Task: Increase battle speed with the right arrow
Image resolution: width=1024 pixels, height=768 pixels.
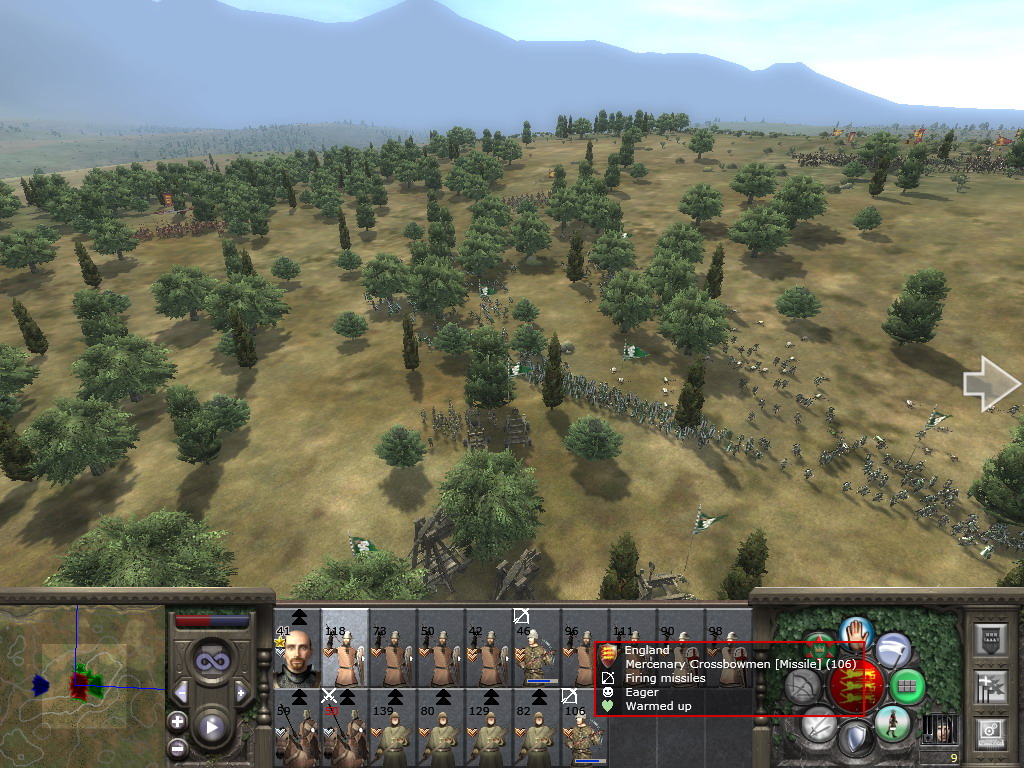Action: click(240, 692)
